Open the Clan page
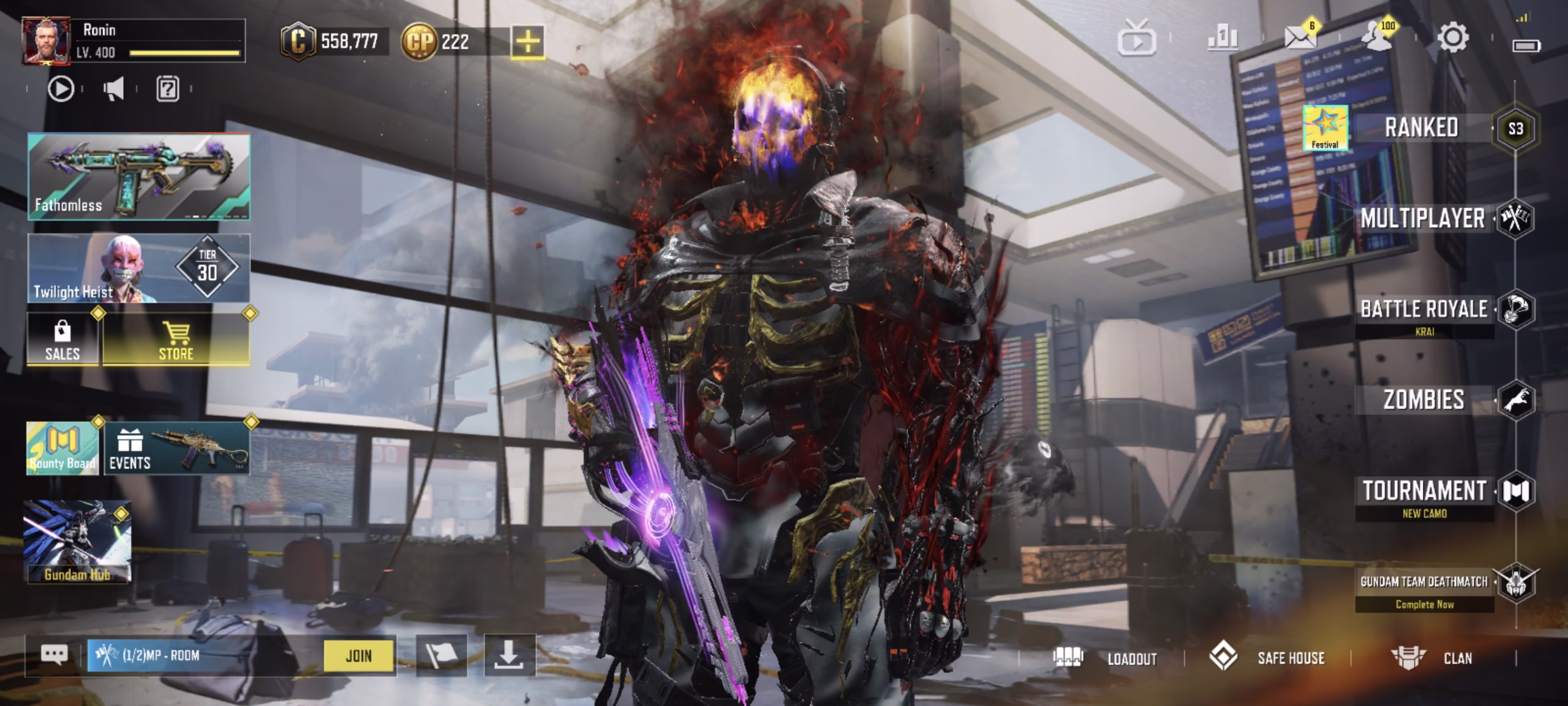Viewport: 1568px width, 706px height. (1432, 658)
